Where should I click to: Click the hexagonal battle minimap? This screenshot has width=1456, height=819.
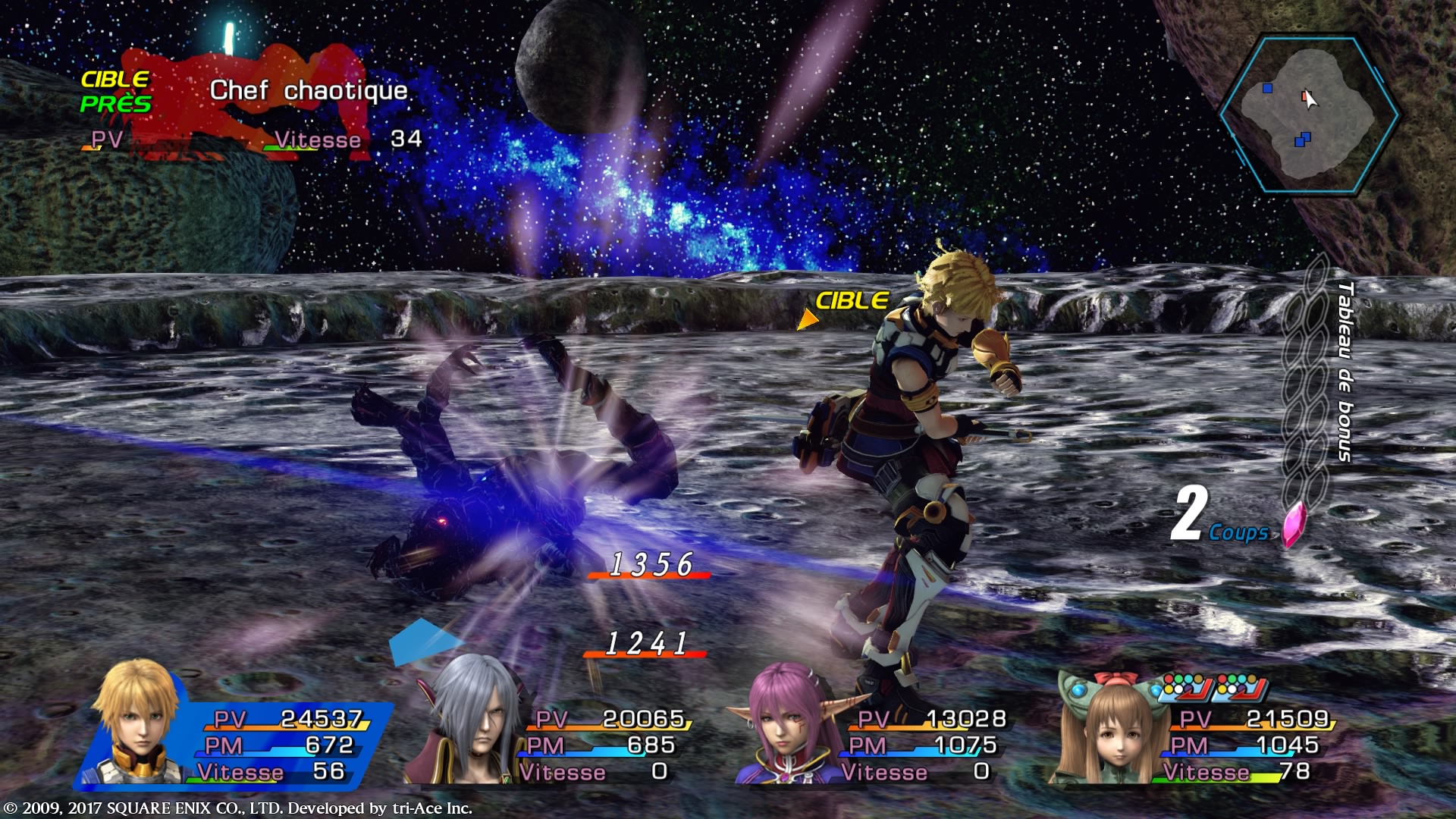pyautogui.click(x=1310, y=115)
